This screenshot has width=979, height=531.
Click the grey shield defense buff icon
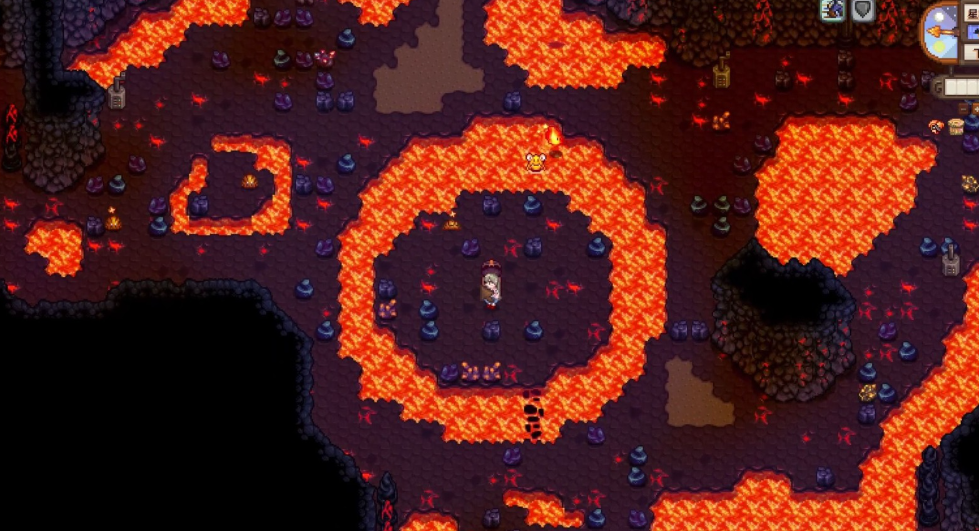(862, 10)
